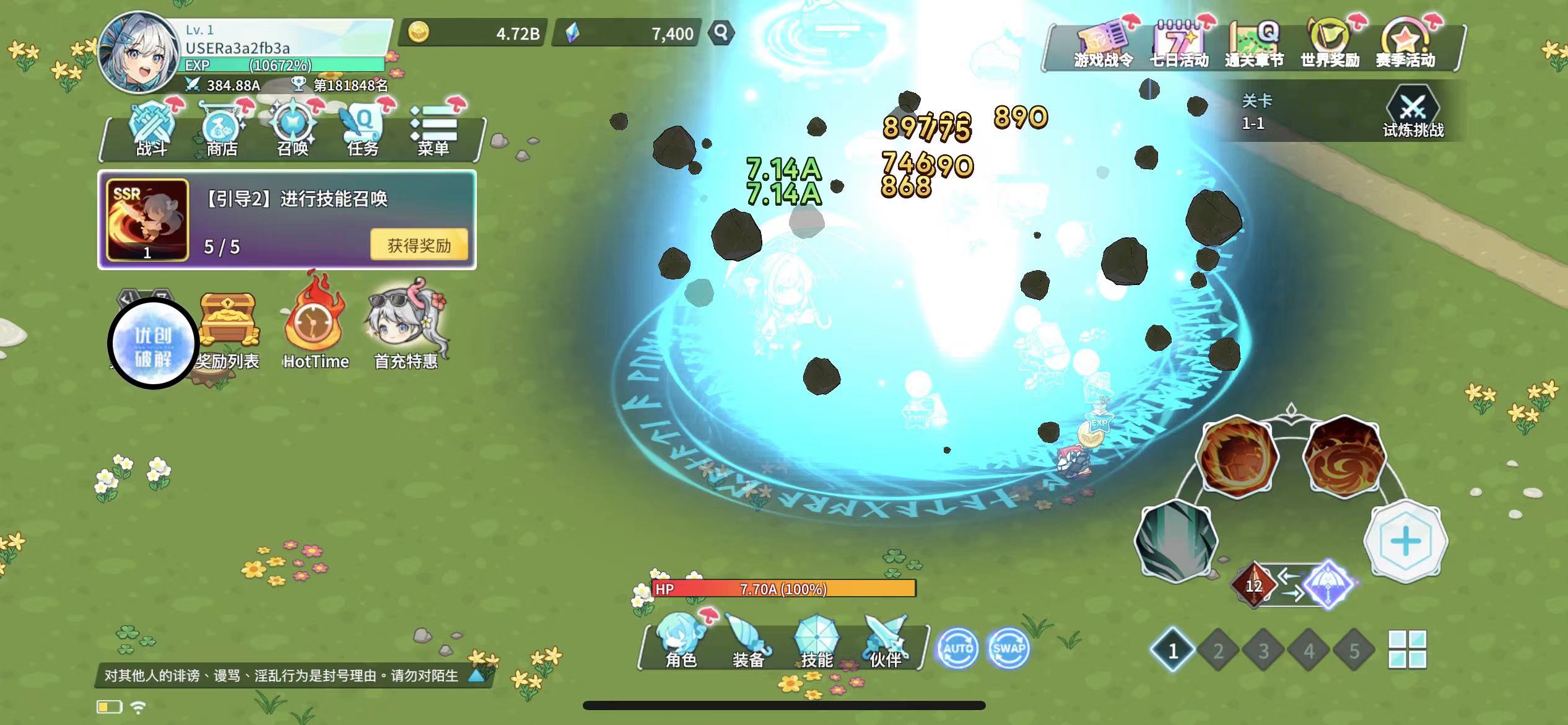Toggle the AUTO battle button
Screen dimensions: 1568x725
pyautogui.click(x=957, y=648)
